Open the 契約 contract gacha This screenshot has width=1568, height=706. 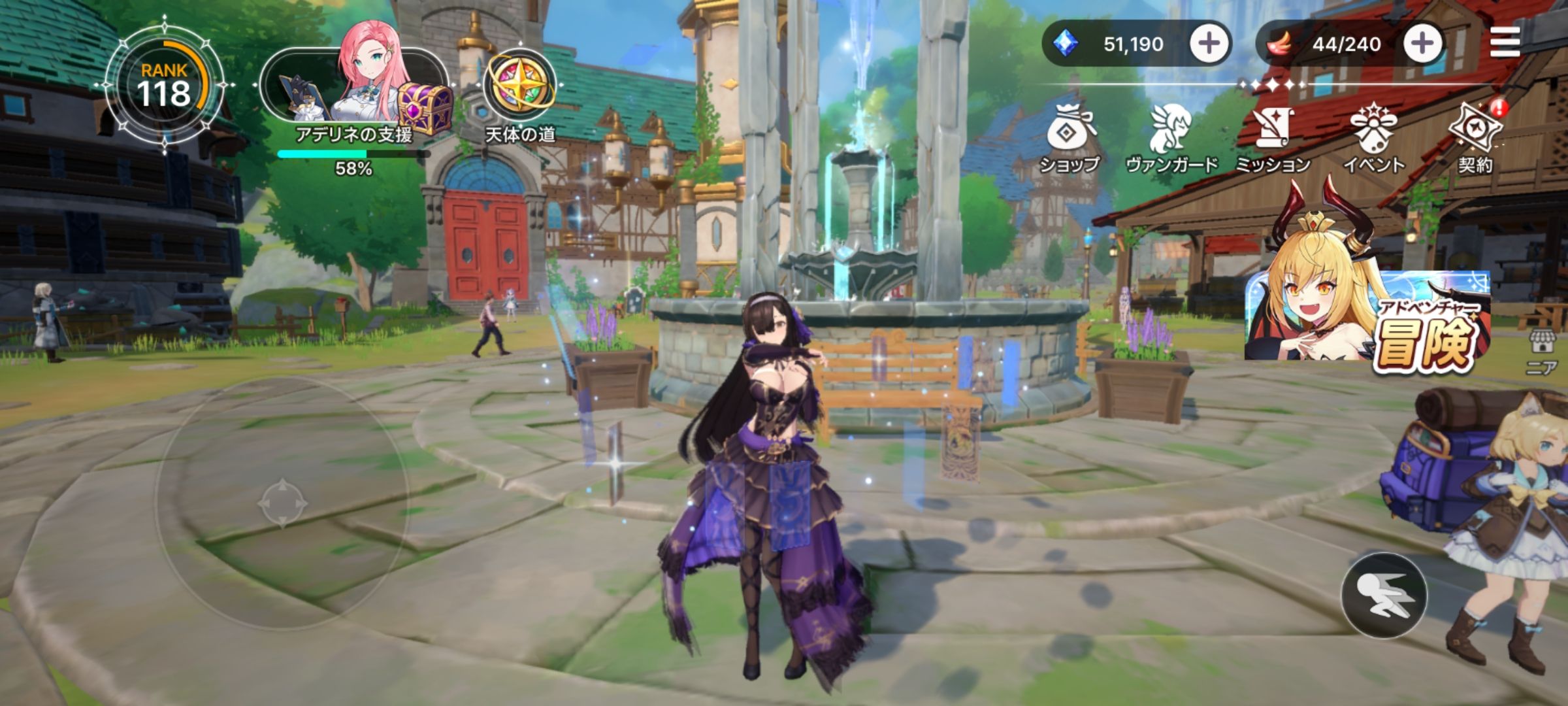1475,139
